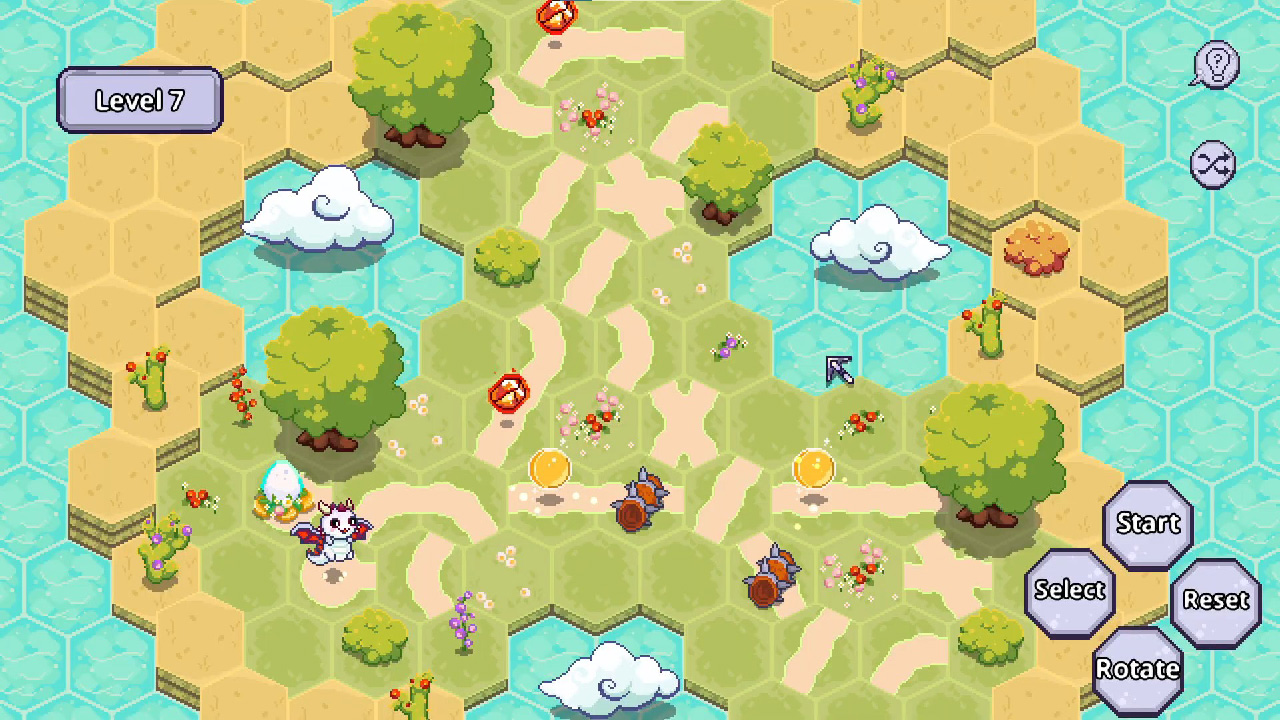
Task: Click the shuffle icon below the hint bubble
Action: [1214, 163]
